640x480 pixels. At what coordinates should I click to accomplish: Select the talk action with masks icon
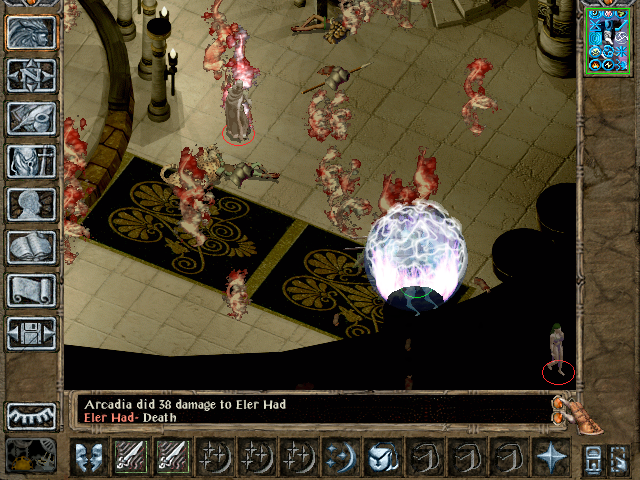click(89, 457)
